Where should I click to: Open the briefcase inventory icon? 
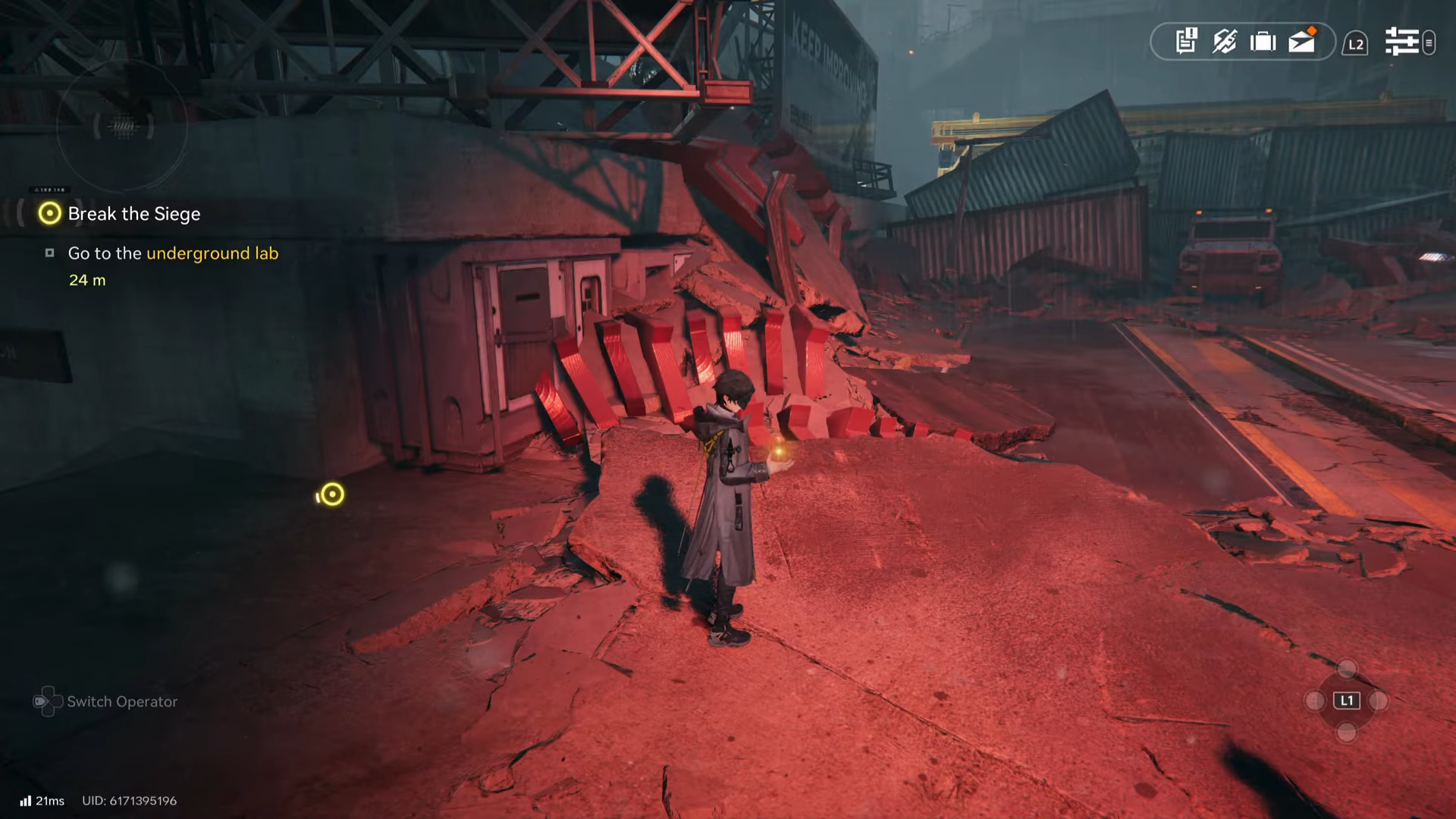(1263, 41)
